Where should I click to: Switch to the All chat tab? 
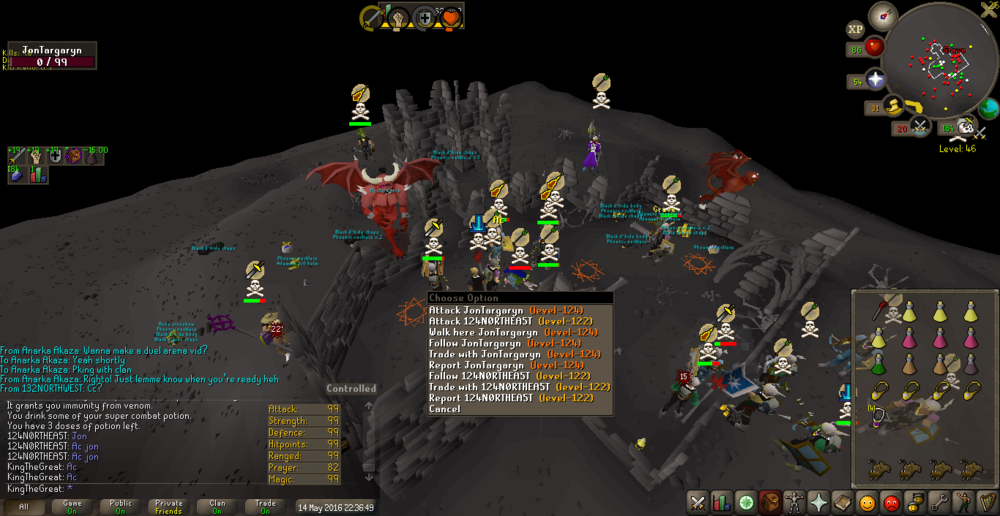[x=24, y=507]
